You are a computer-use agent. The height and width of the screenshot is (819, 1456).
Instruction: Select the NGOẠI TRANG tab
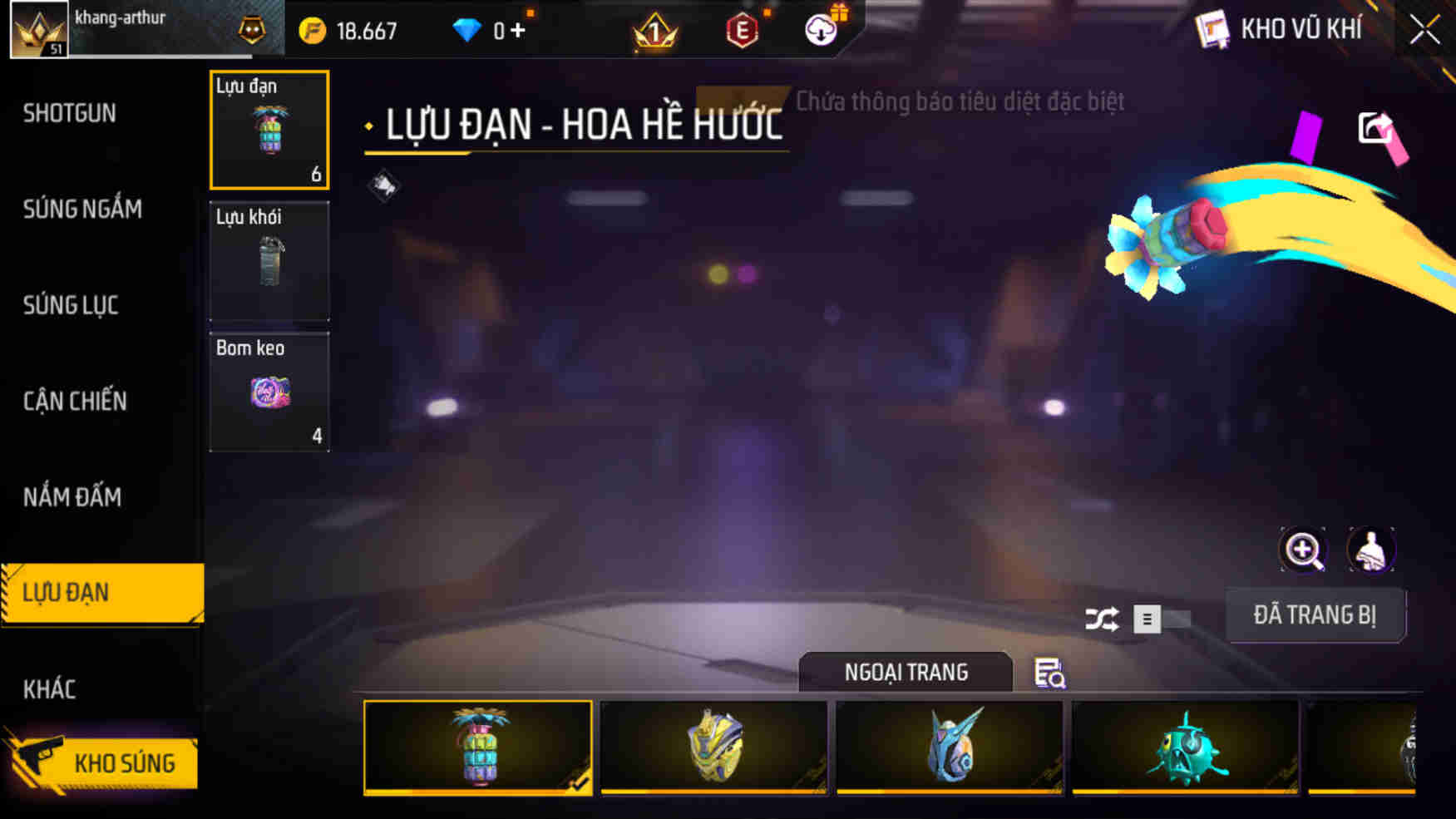click(906, 673)
